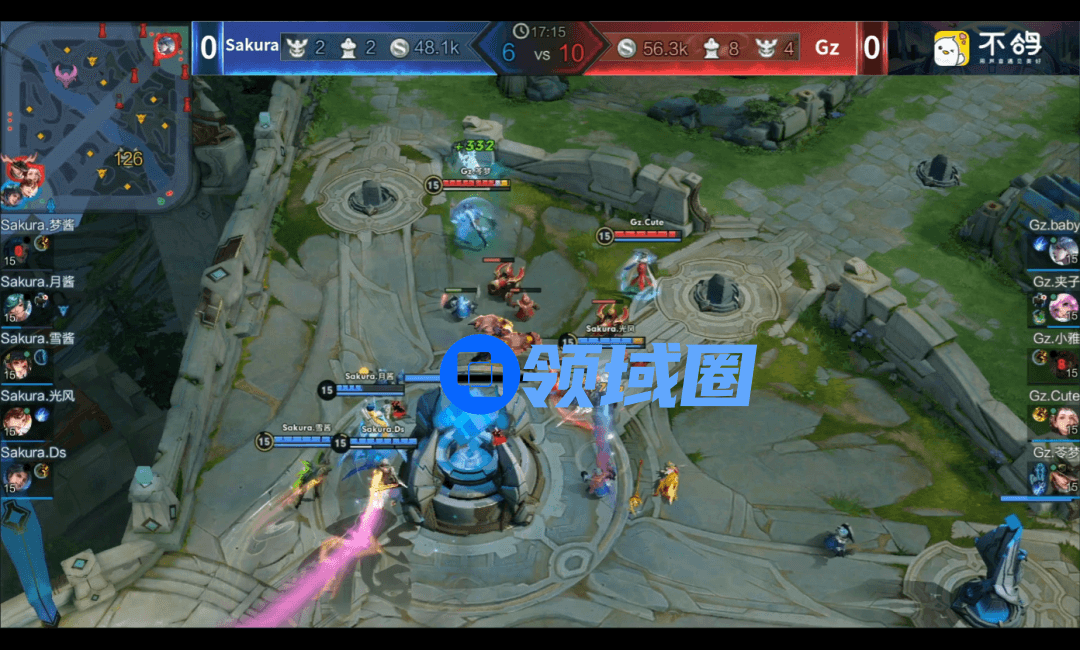Click the 不鸽 channel logo

pyautogui.click(x=988, y=47)
